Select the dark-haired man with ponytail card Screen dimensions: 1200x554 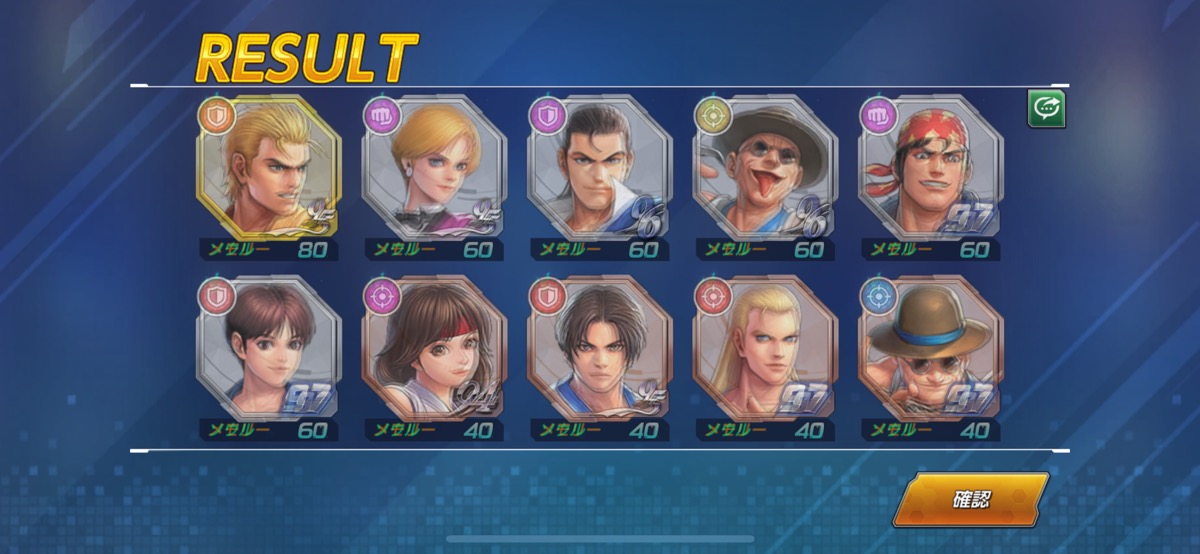coord(600,168)
